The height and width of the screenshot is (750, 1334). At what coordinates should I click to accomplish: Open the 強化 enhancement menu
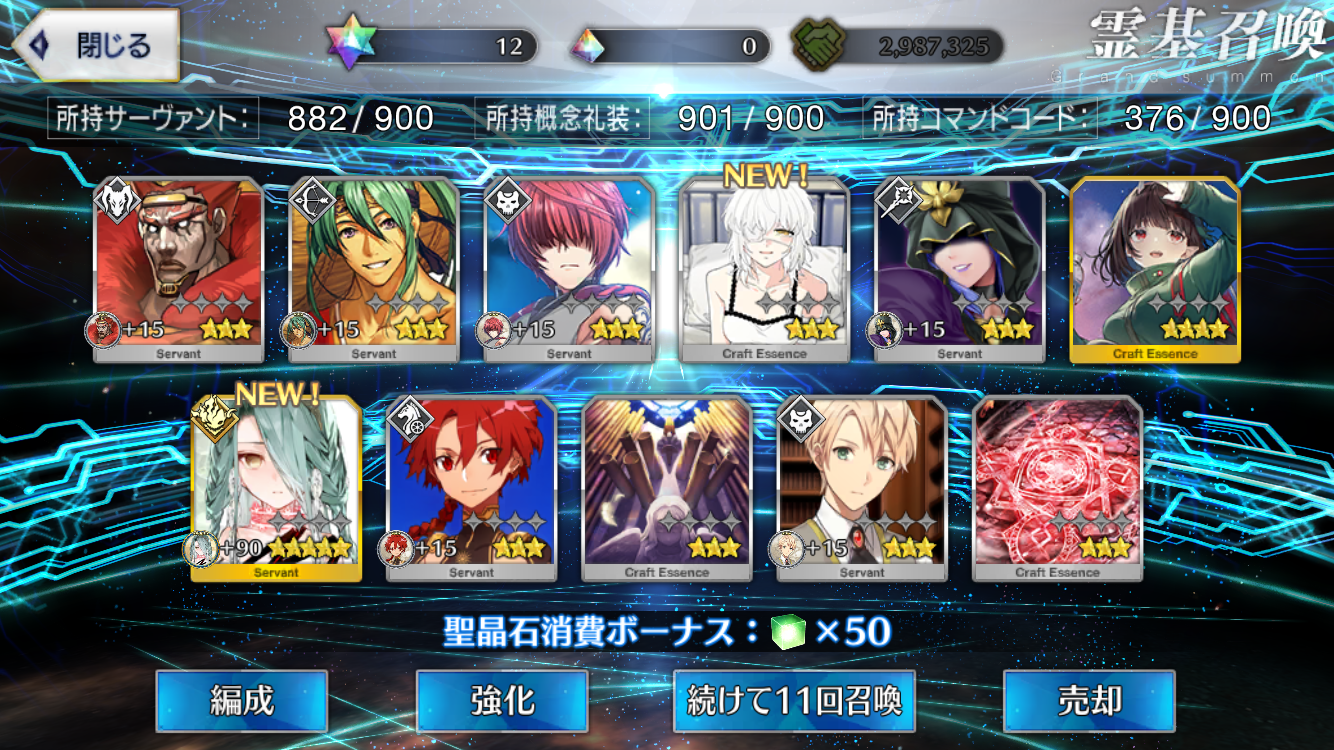pos(502,701)
